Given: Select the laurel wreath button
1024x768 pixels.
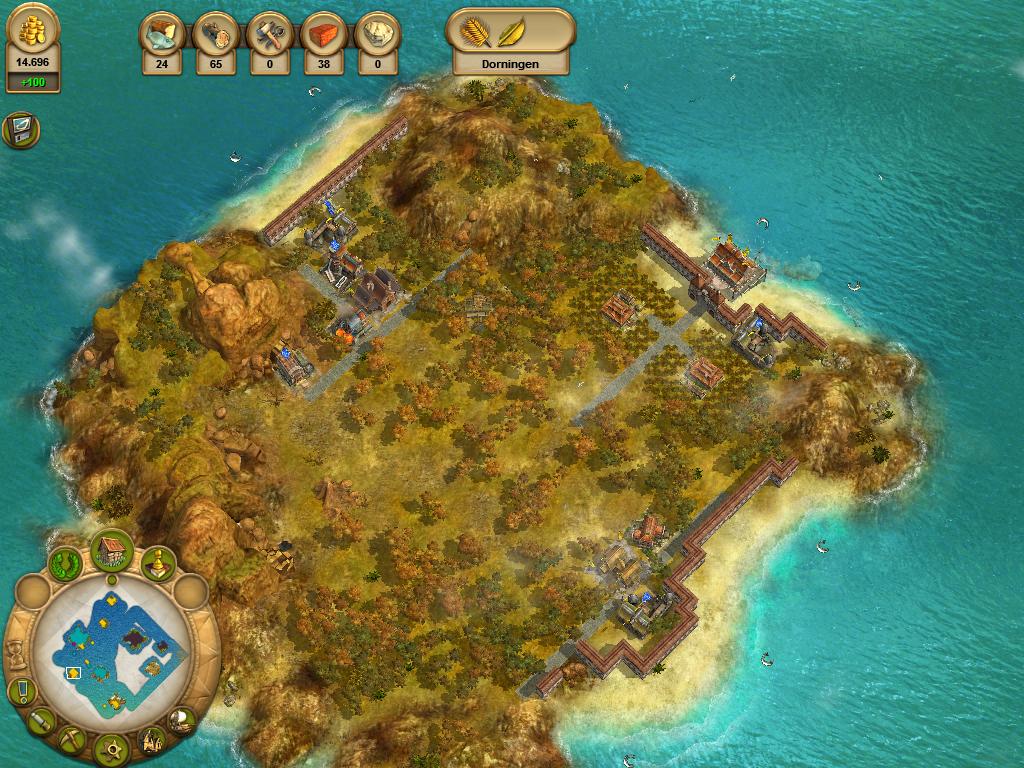Looking at the screenshot, I should [x=67, y=564].
